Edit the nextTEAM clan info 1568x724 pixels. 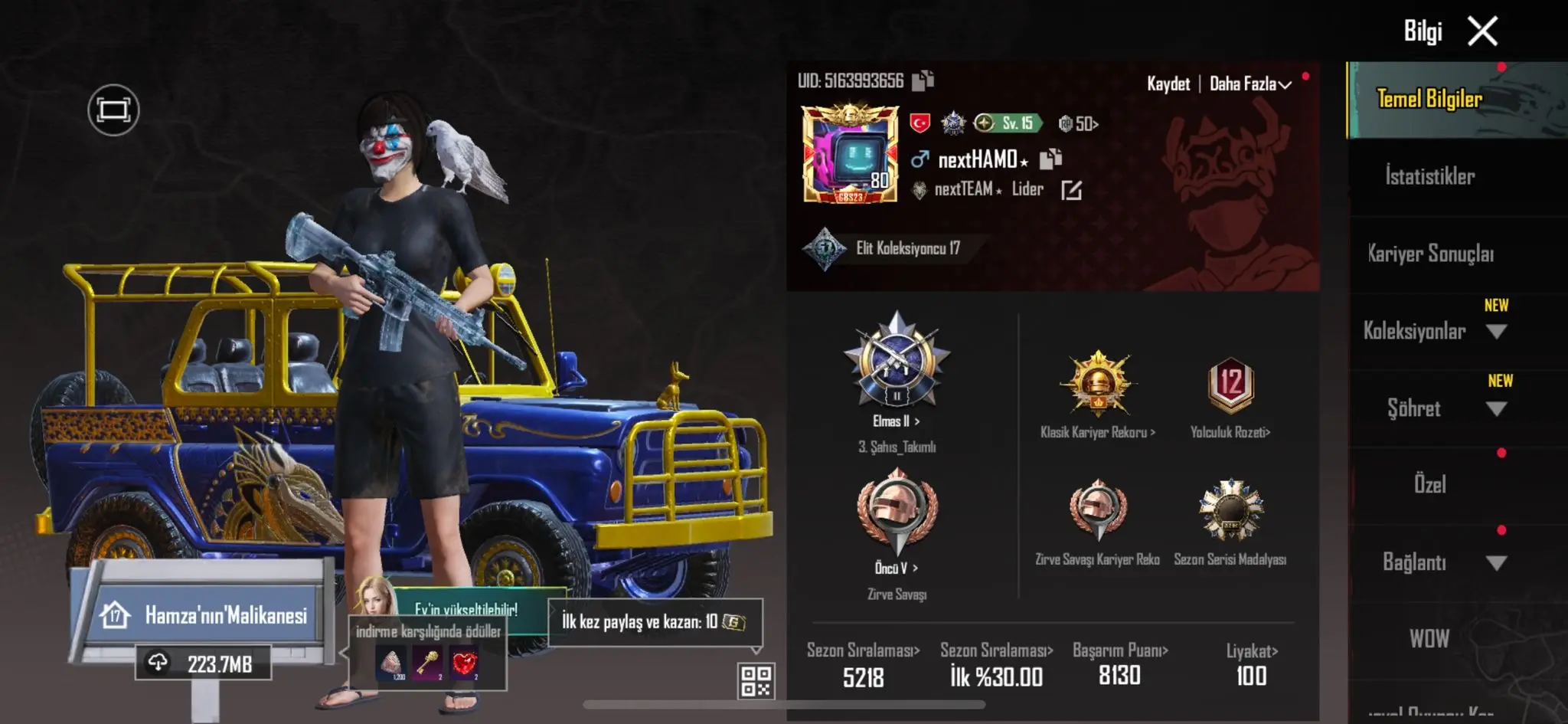[x=1071, y=190]
